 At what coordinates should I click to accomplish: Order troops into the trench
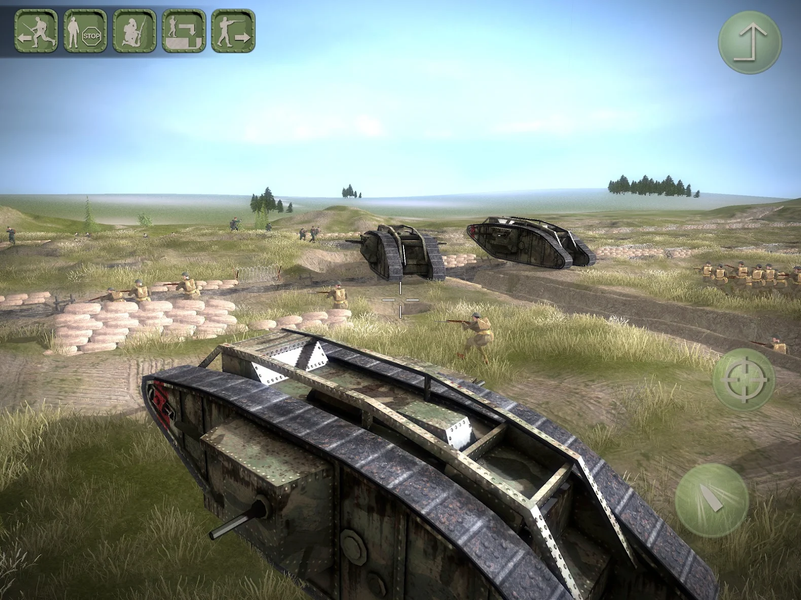coord(184,31)
